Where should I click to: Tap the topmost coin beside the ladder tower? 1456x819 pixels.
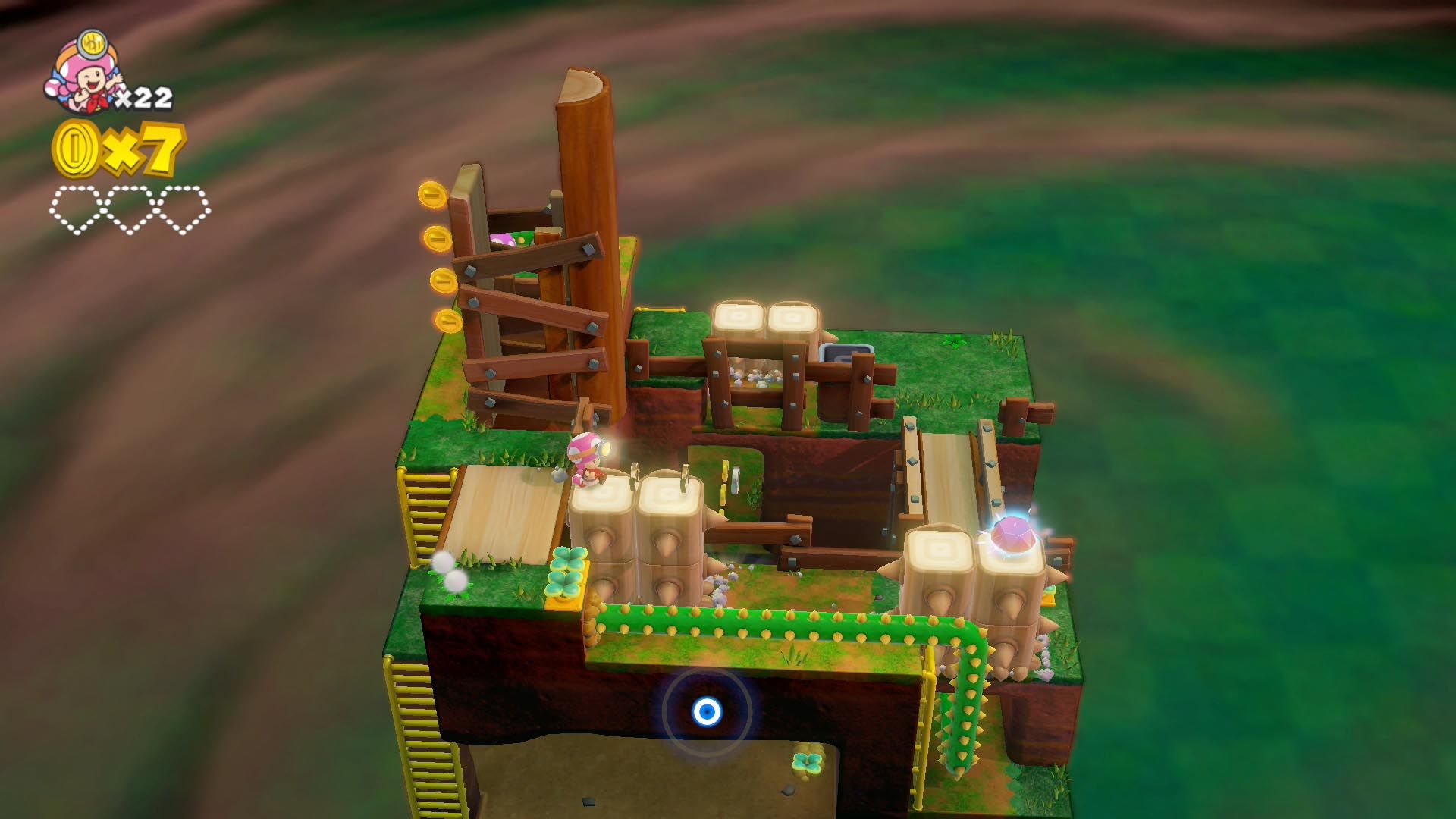click(432, 194)
